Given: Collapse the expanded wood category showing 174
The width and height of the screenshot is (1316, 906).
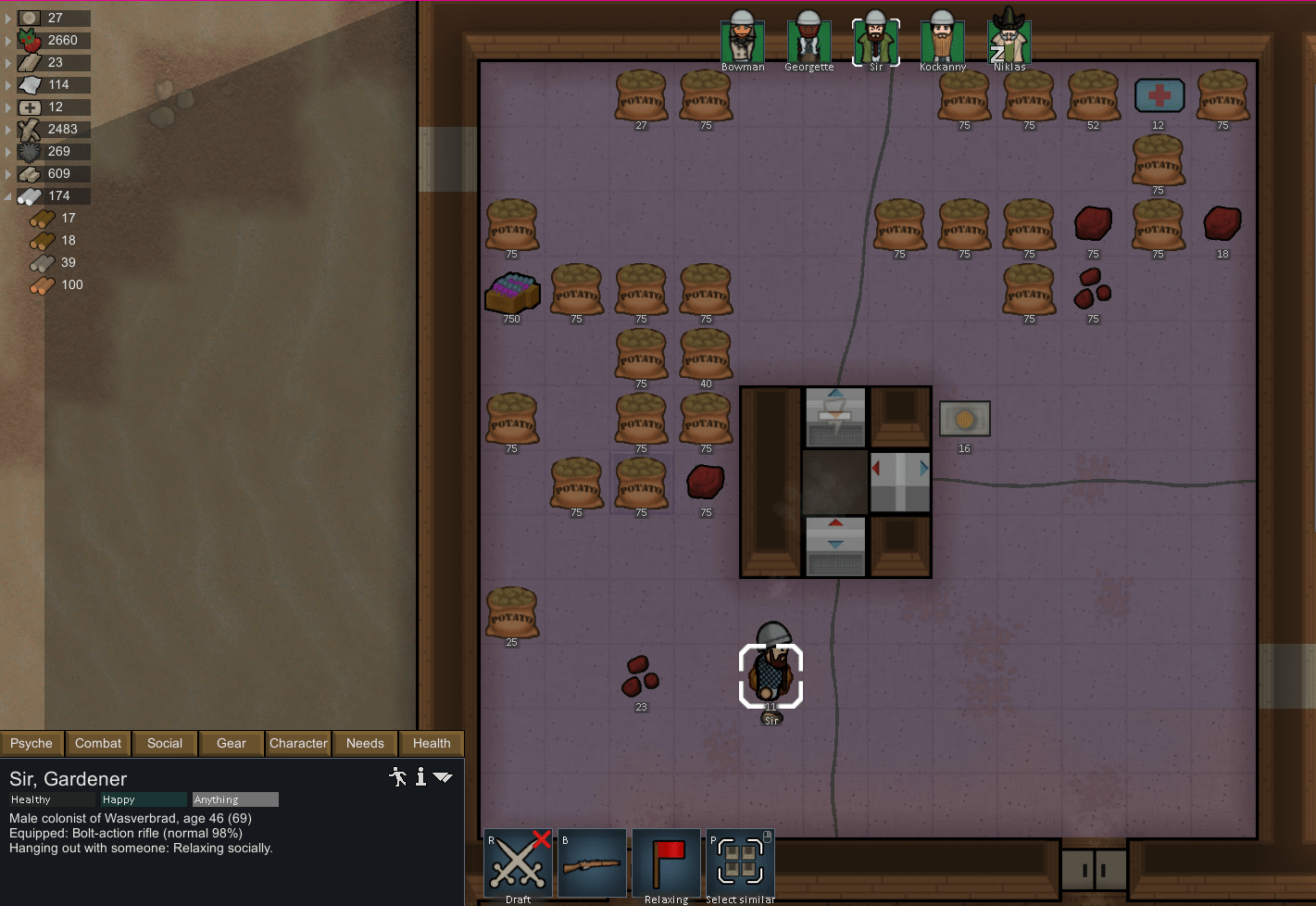Looking at the screenshot, I should (x=6, y=195).
